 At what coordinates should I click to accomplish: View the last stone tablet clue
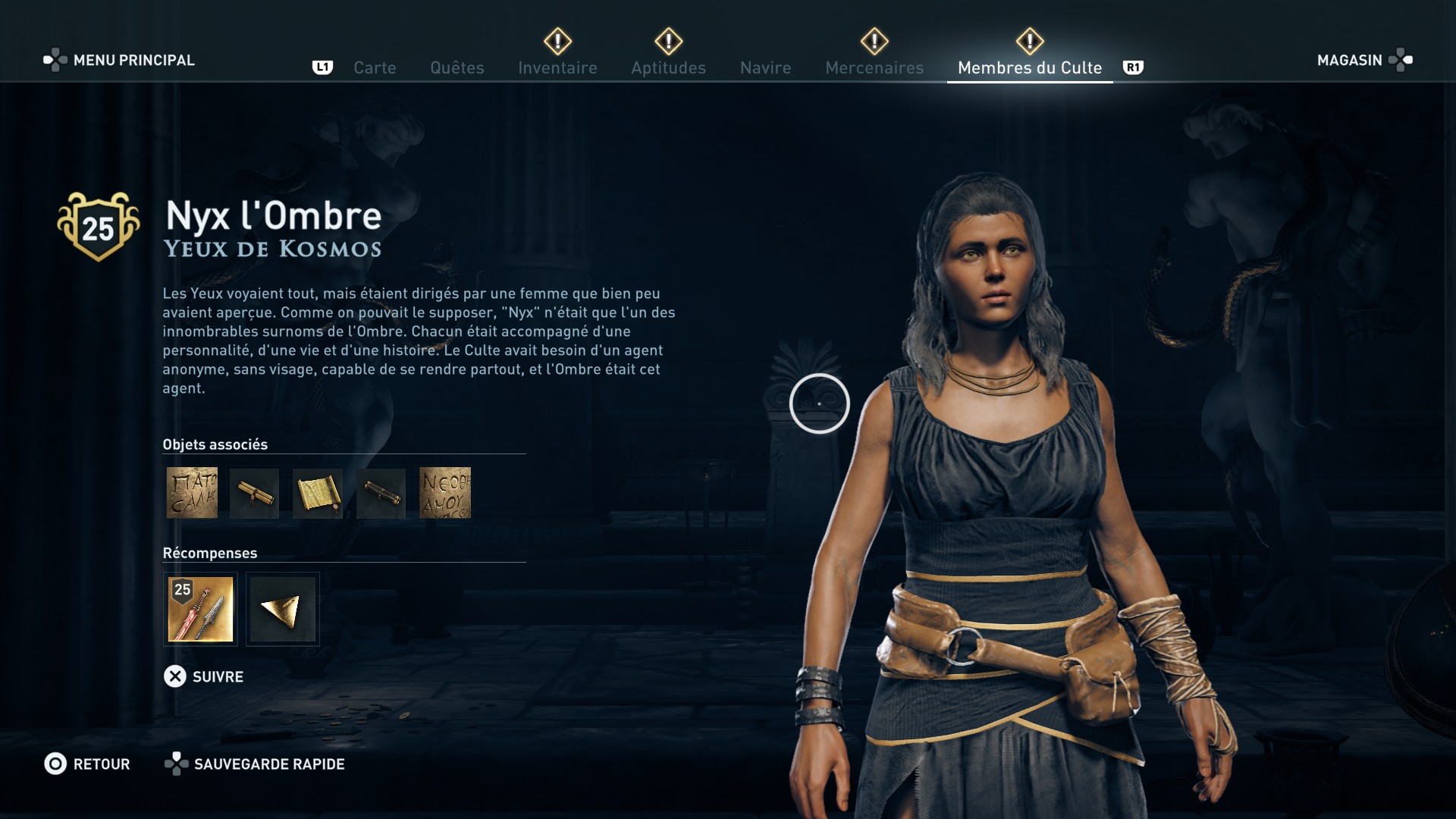point(445,493)
